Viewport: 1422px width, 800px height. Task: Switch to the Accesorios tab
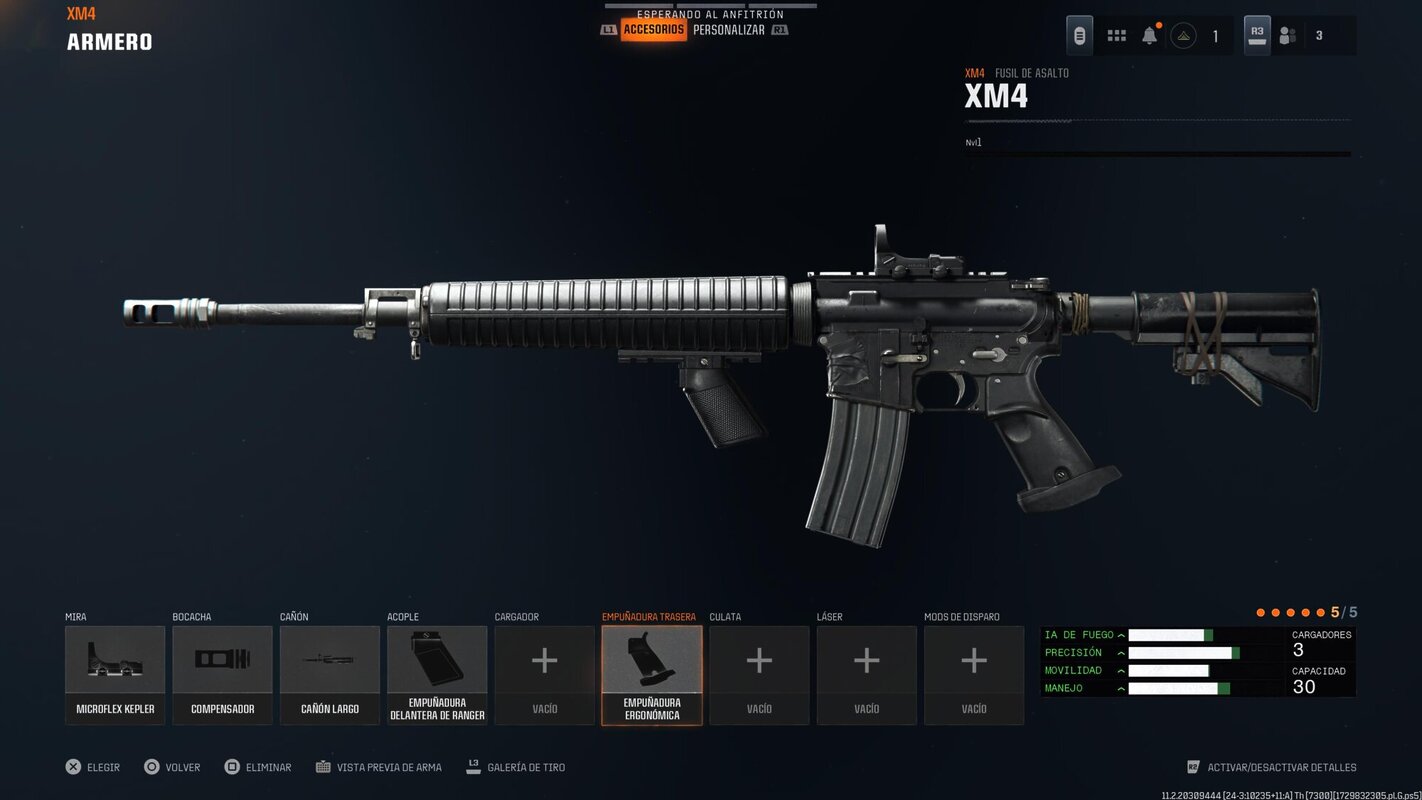click(653, 29)
